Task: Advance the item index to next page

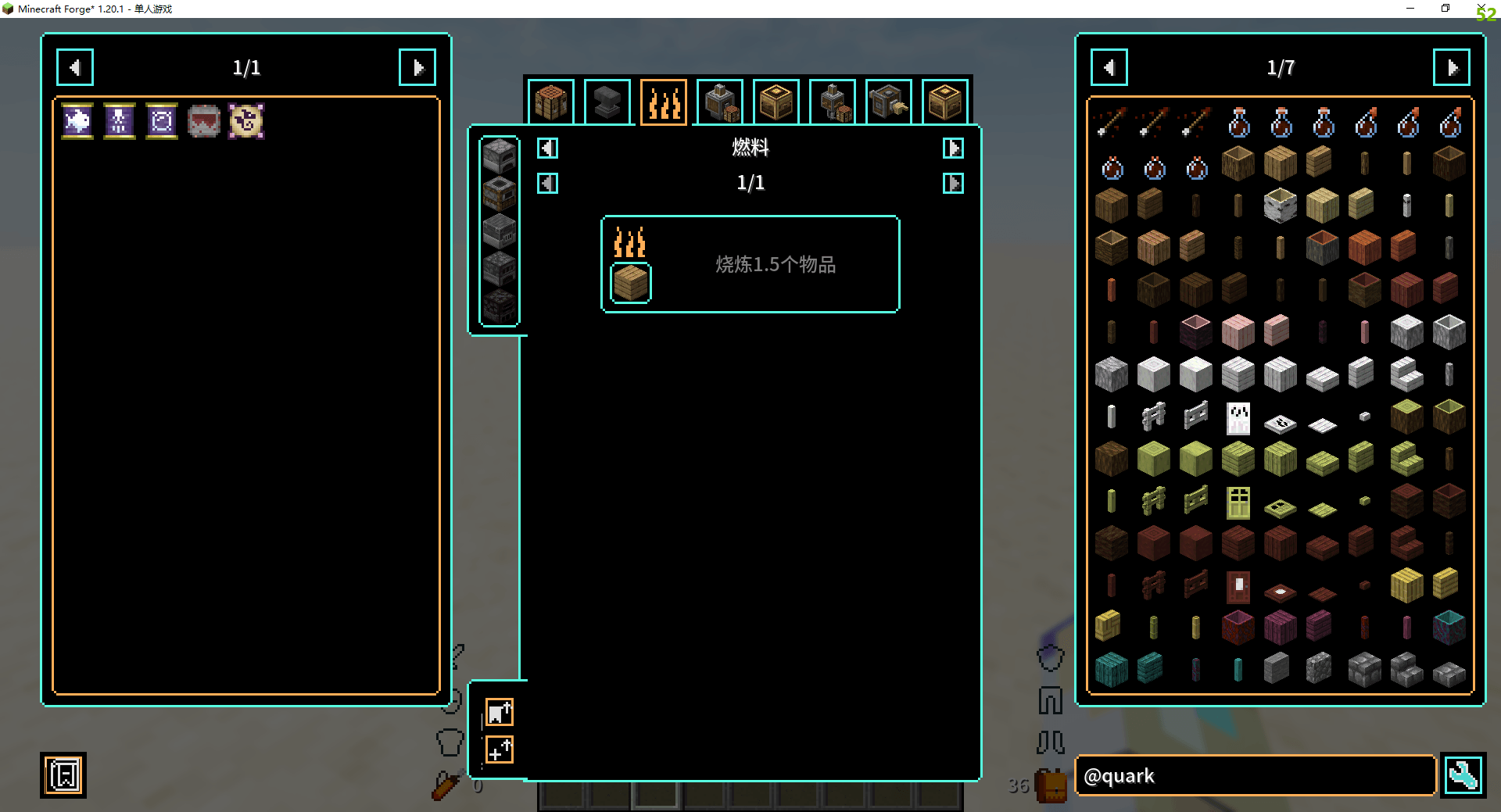Action: (x=1452, y=68)
